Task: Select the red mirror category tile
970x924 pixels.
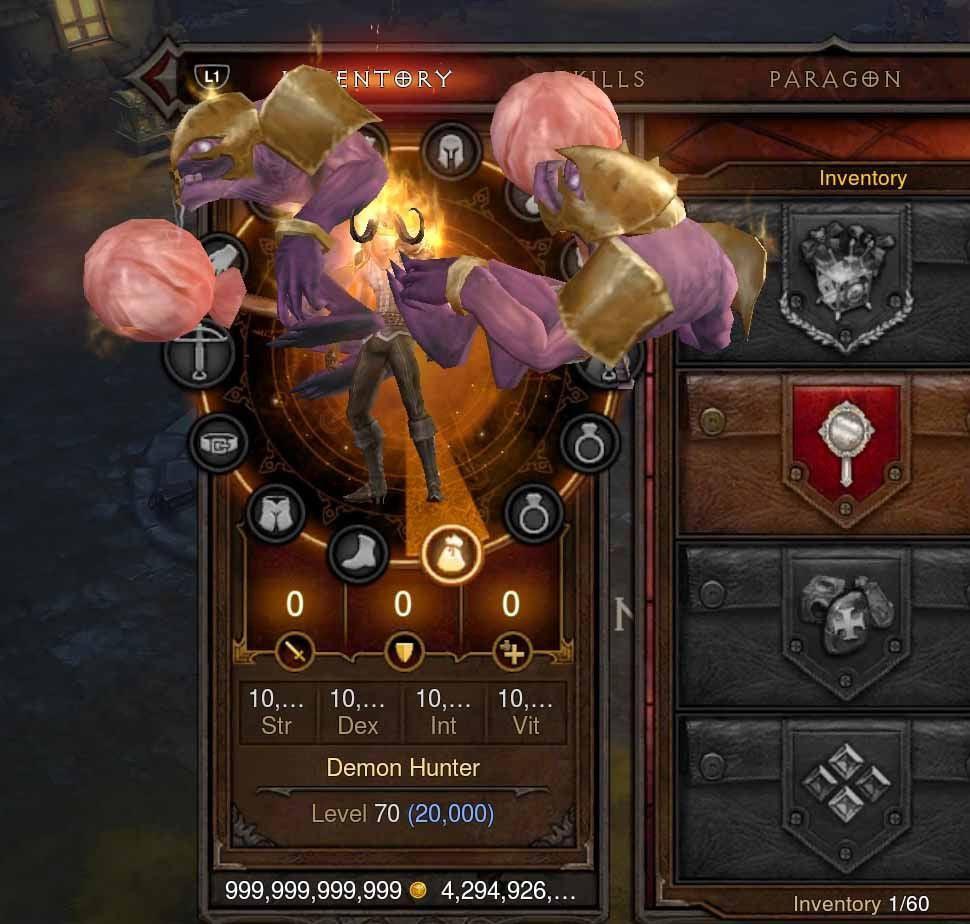Action: [x=846, y=447]
